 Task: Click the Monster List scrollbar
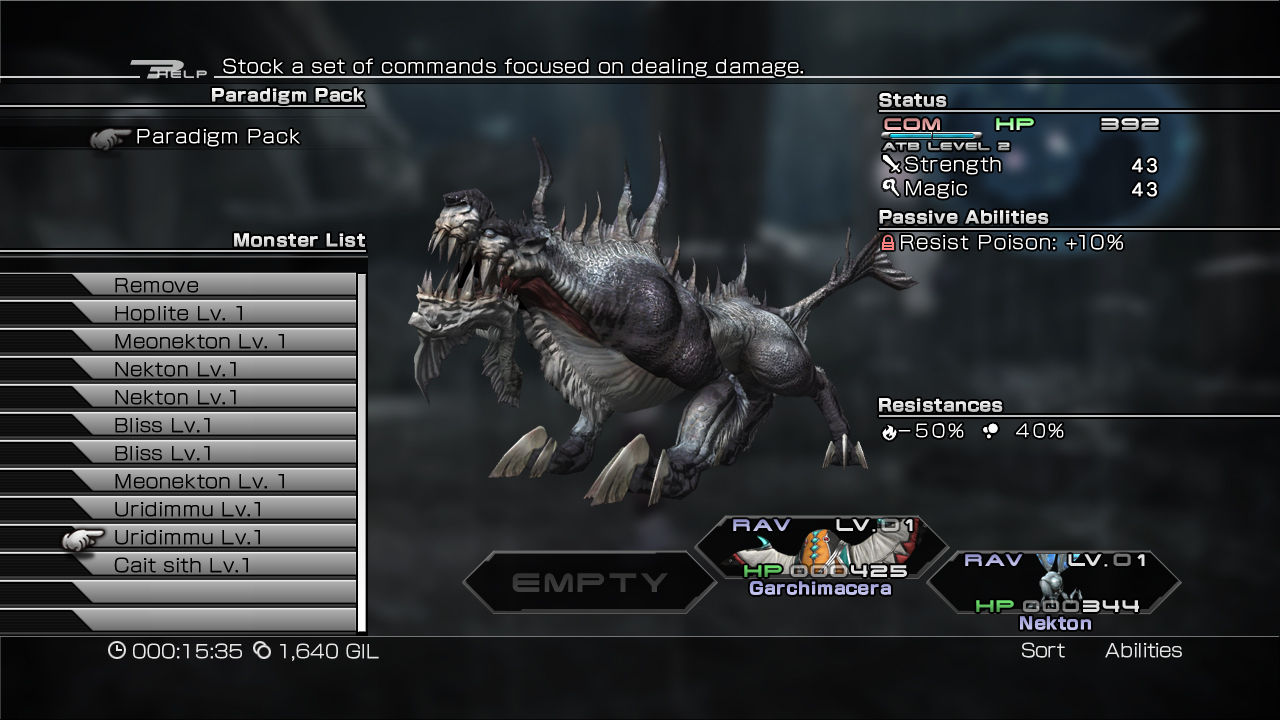click(x=362, y=450)
